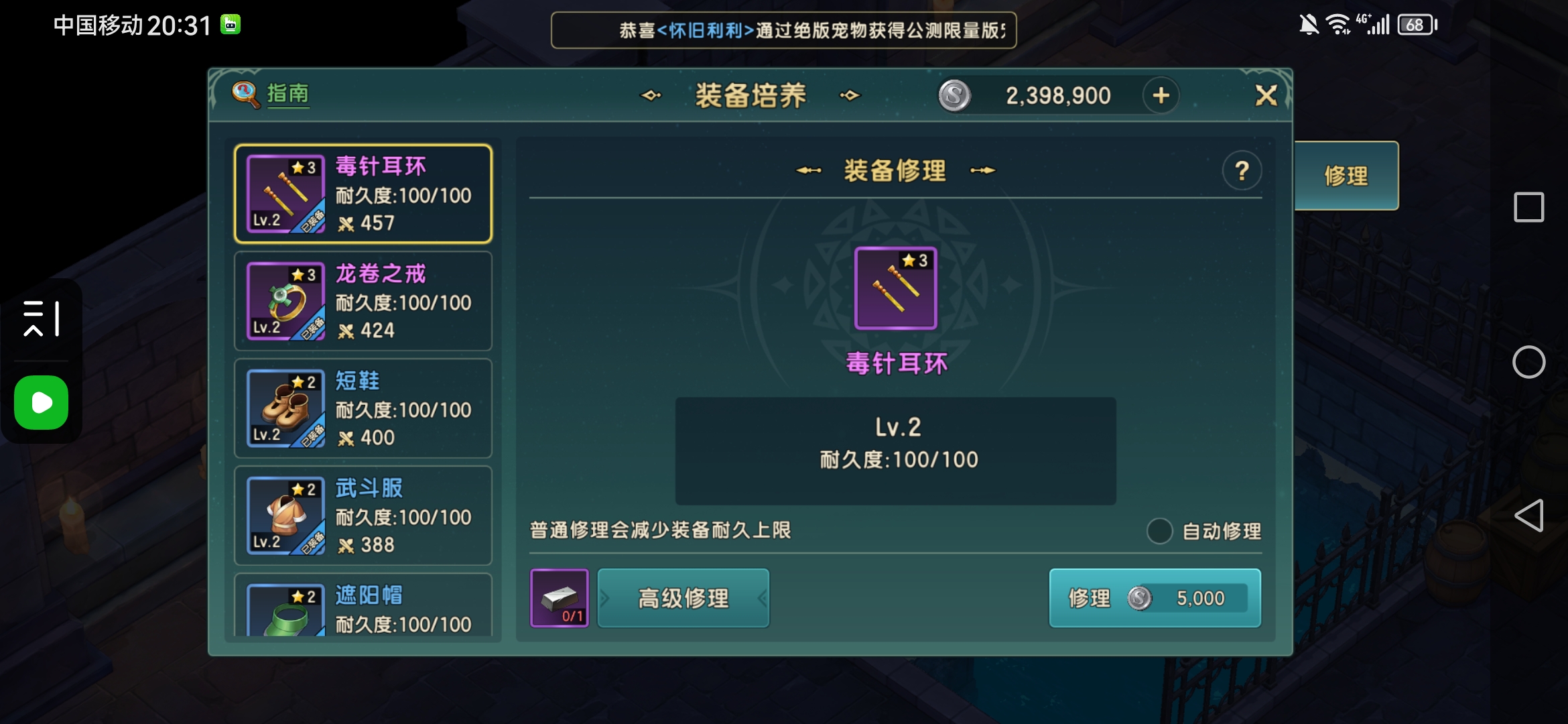Toggle the floating recorder button on the left
Image resolution: width=1568 pixels, height=724 pixels.
(x=40, y=402)
